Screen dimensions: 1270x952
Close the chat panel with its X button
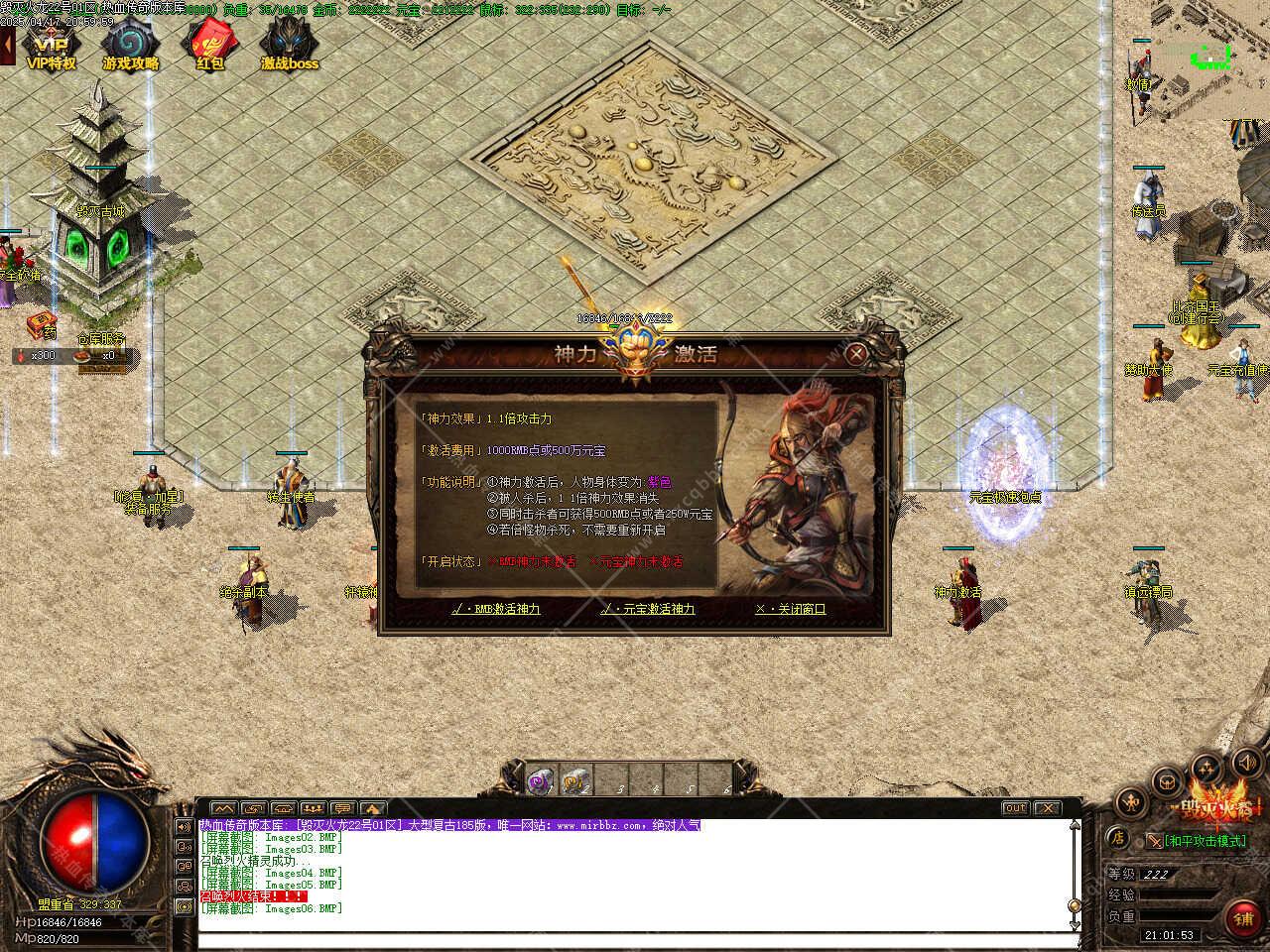tap(1047, 808)
